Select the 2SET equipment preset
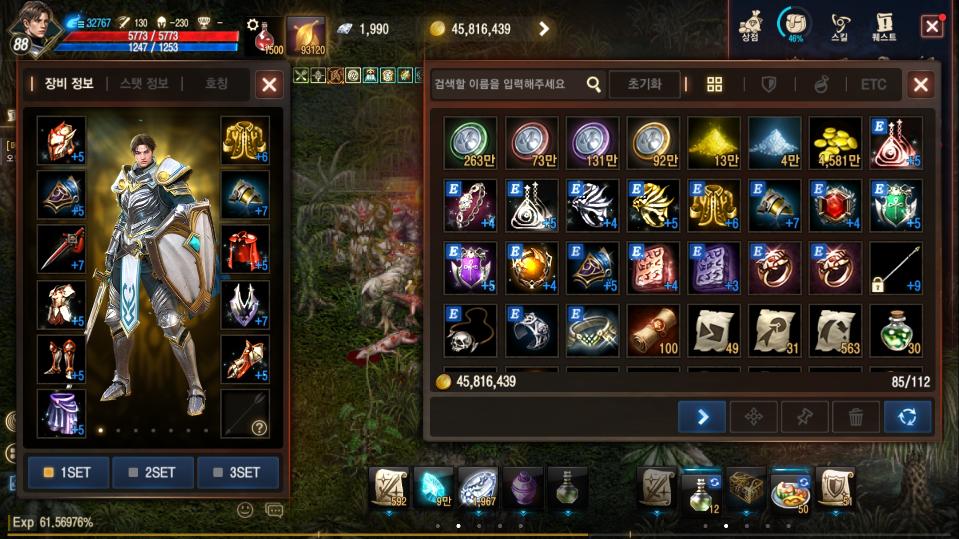Screen dimensions: 959x539 pyautogui.click(x=153, y=473)
